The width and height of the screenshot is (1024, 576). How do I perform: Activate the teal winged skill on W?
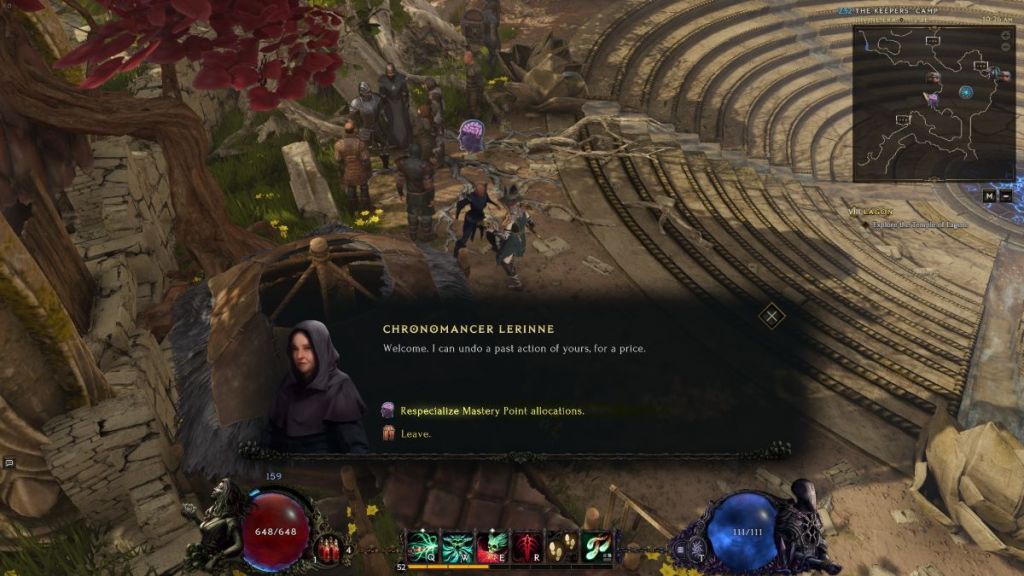coord(455,546)
